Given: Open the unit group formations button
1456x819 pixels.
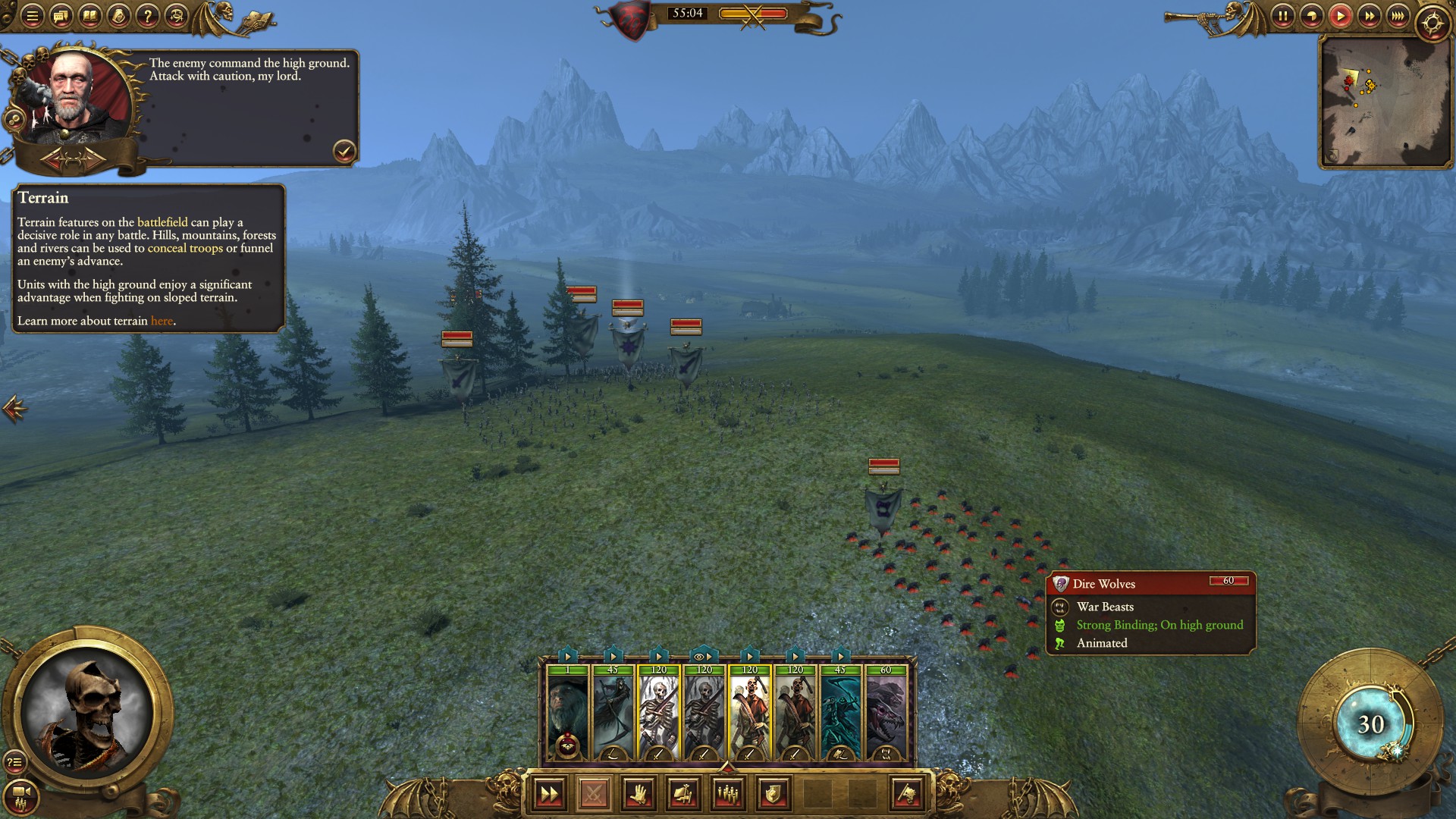Looking at the screenshot, I should [728, 794].
